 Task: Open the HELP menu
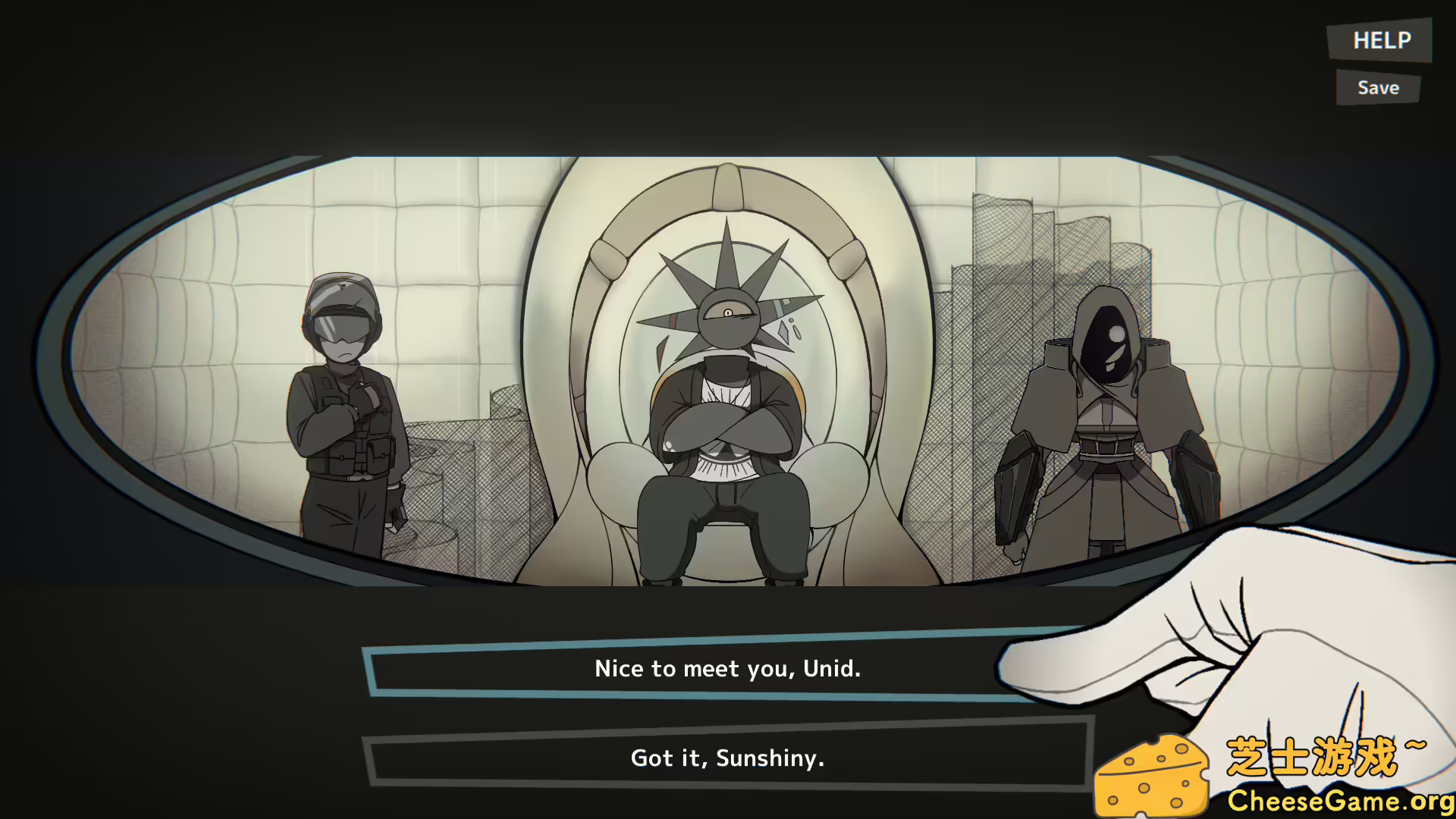tap(1380, 41)
